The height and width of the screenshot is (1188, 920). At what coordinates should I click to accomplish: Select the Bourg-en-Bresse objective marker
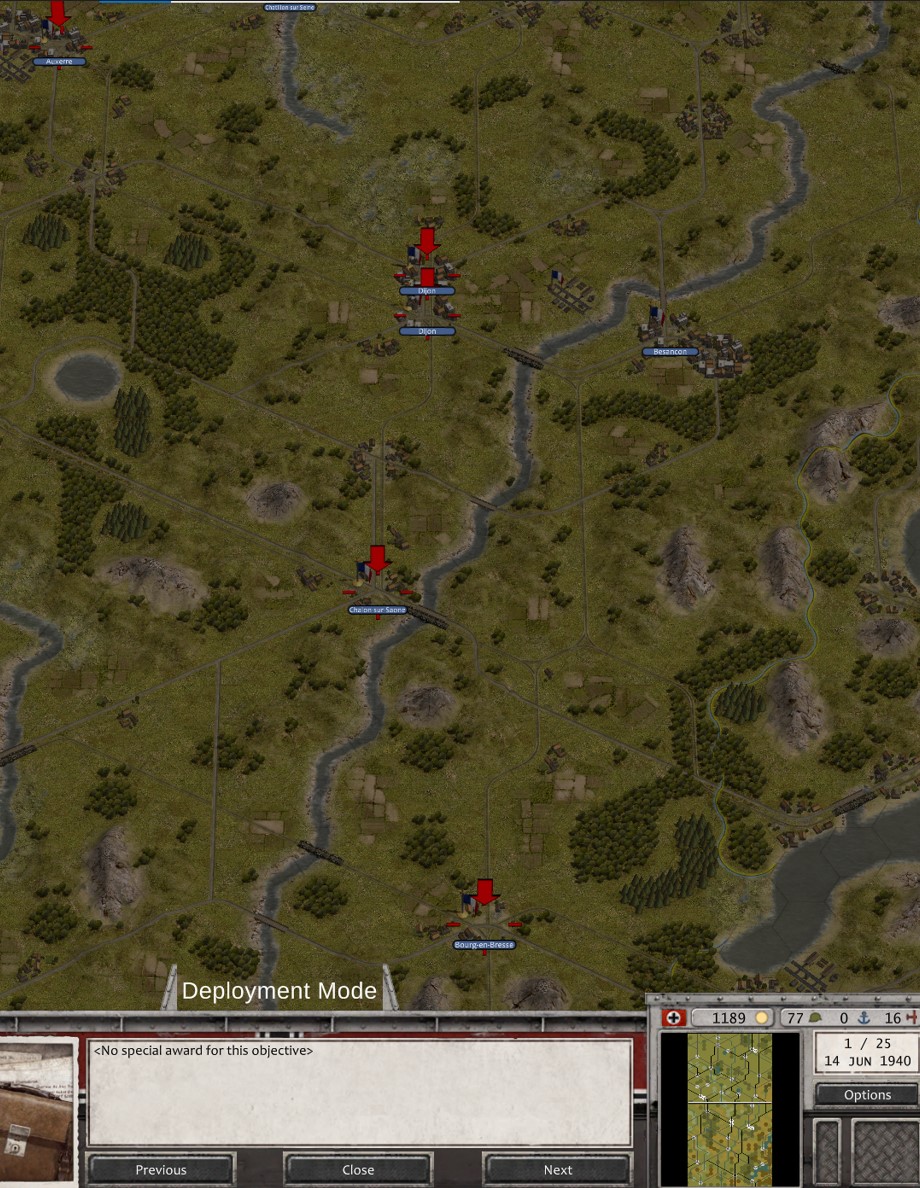[x=485, y=893]
